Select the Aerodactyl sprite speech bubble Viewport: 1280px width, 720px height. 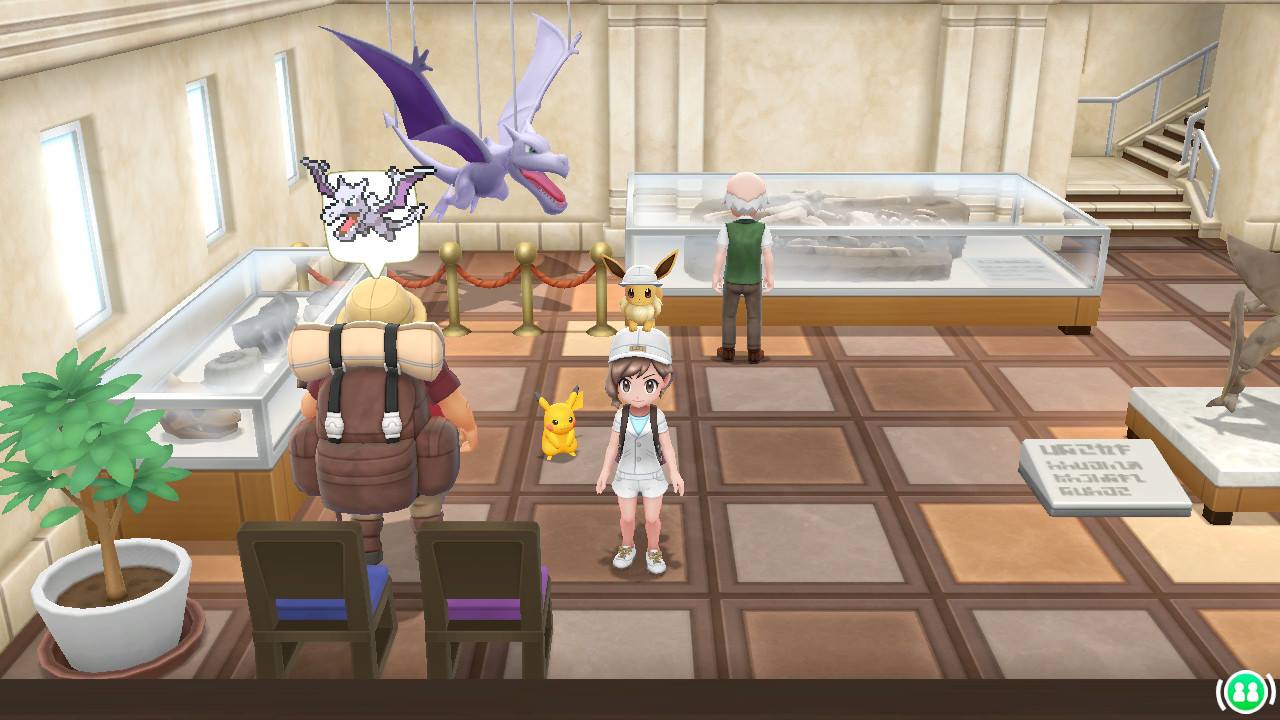click(370, 214)
